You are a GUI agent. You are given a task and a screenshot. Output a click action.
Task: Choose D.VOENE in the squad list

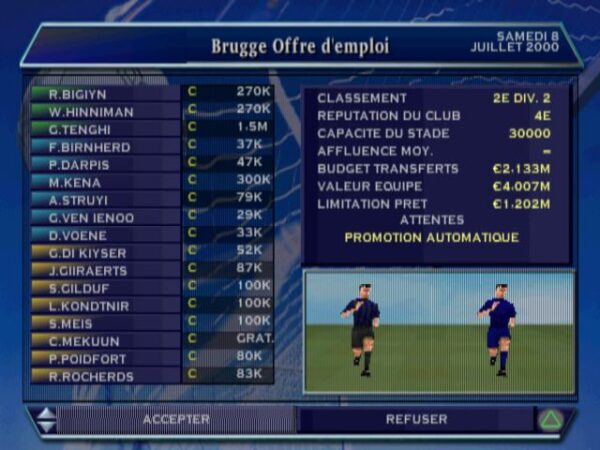(150, 233)
